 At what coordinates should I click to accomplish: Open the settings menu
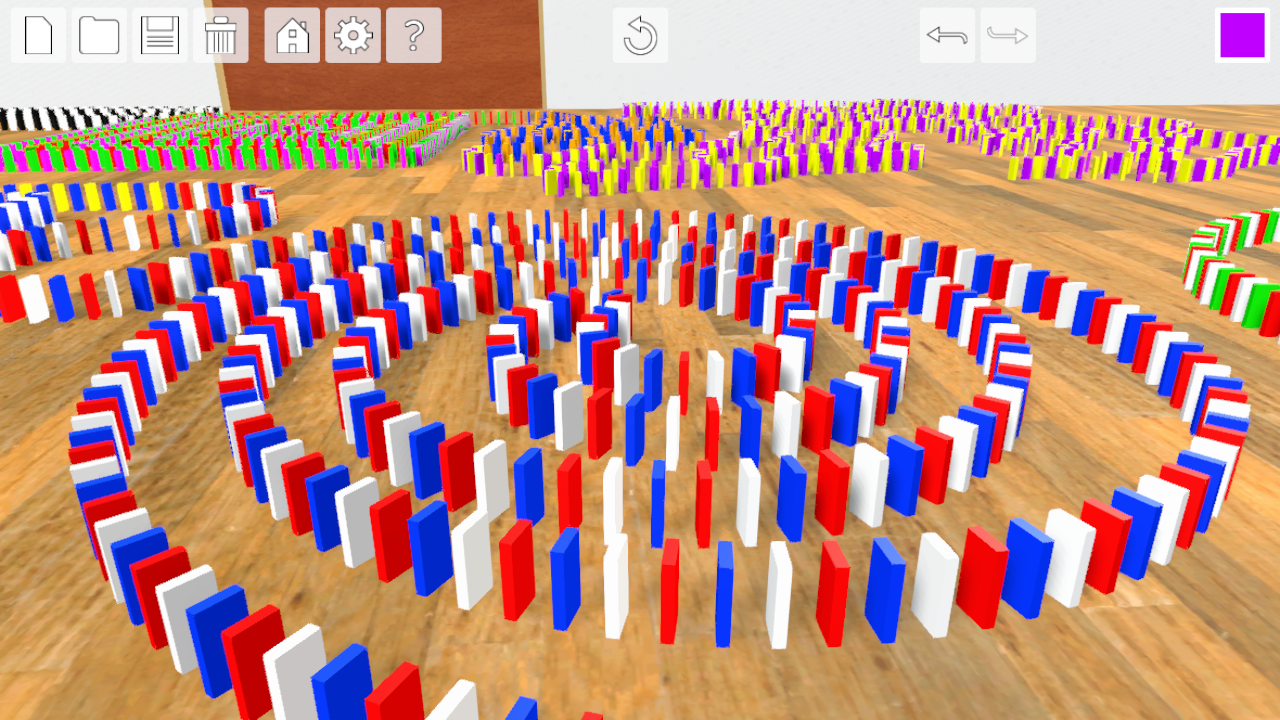[x=352, y=34]
